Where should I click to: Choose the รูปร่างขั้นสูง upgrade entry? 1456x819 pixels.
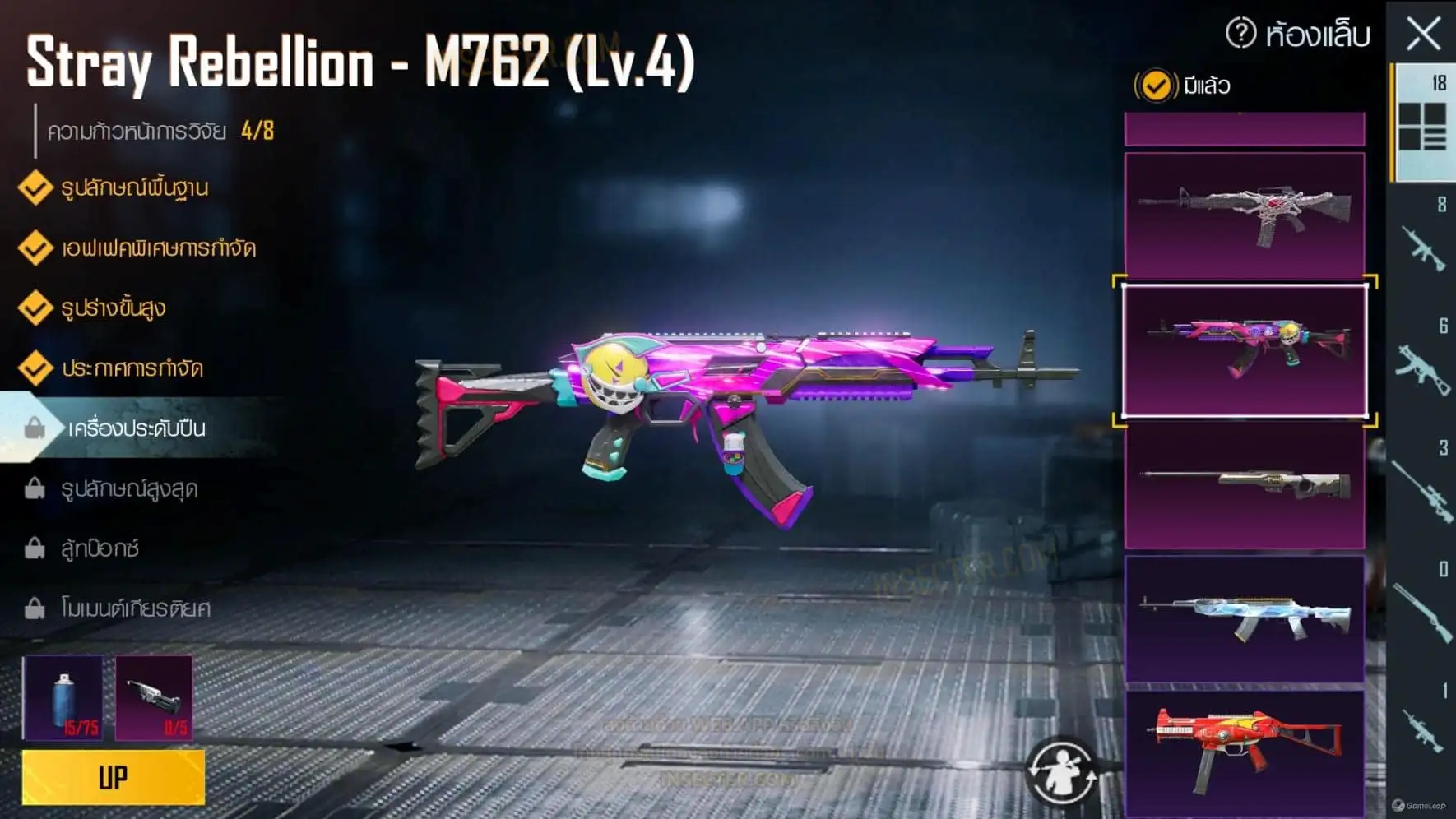(x=114, y=308)
